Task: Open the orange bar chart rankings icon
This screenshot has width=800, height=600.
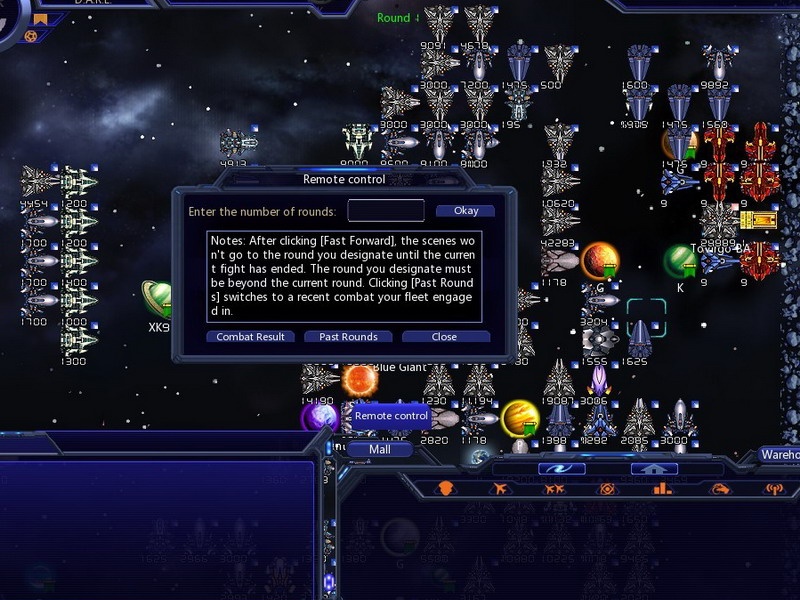Action: point(661,489)
